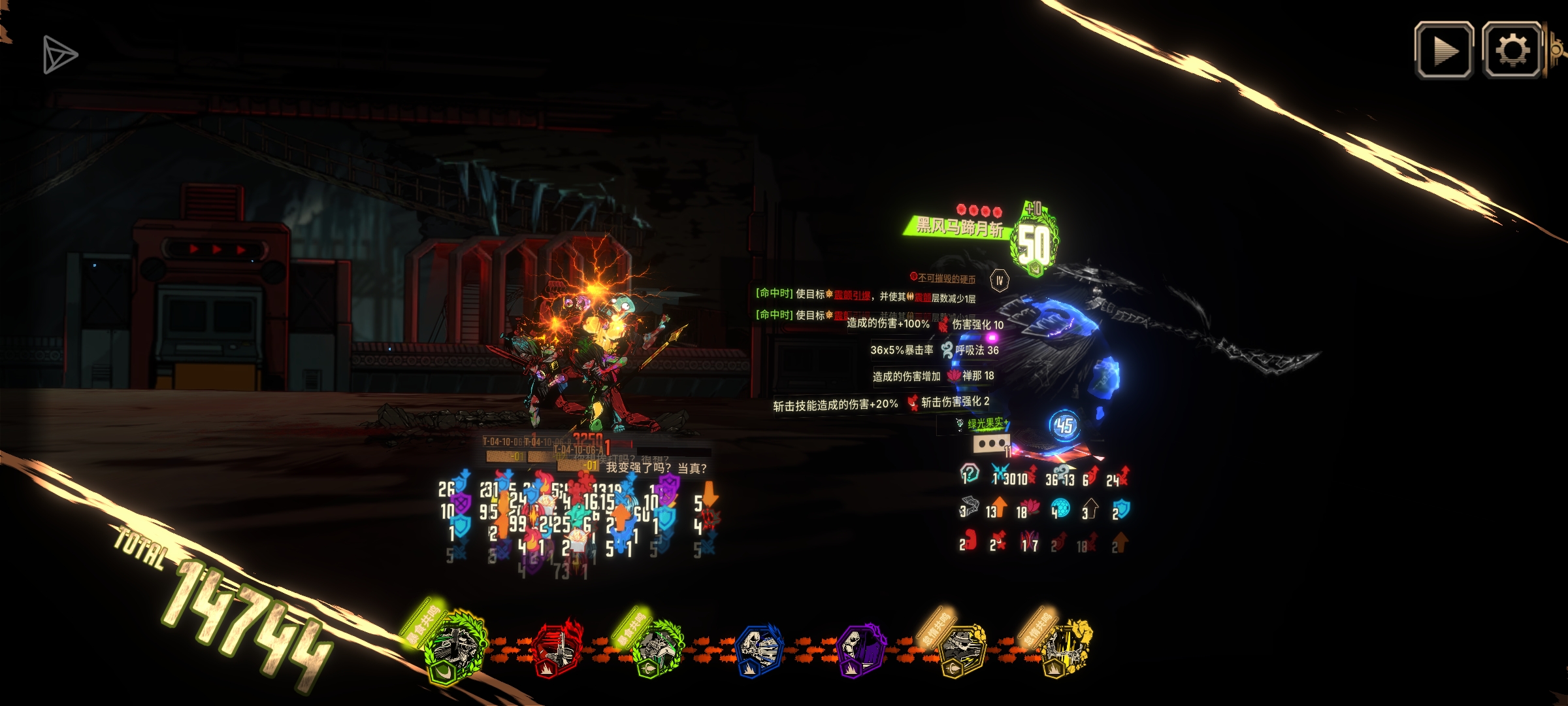Select the purple hooded skill icon
This screenshot has width=1568, height=706.
coord(861,650)
